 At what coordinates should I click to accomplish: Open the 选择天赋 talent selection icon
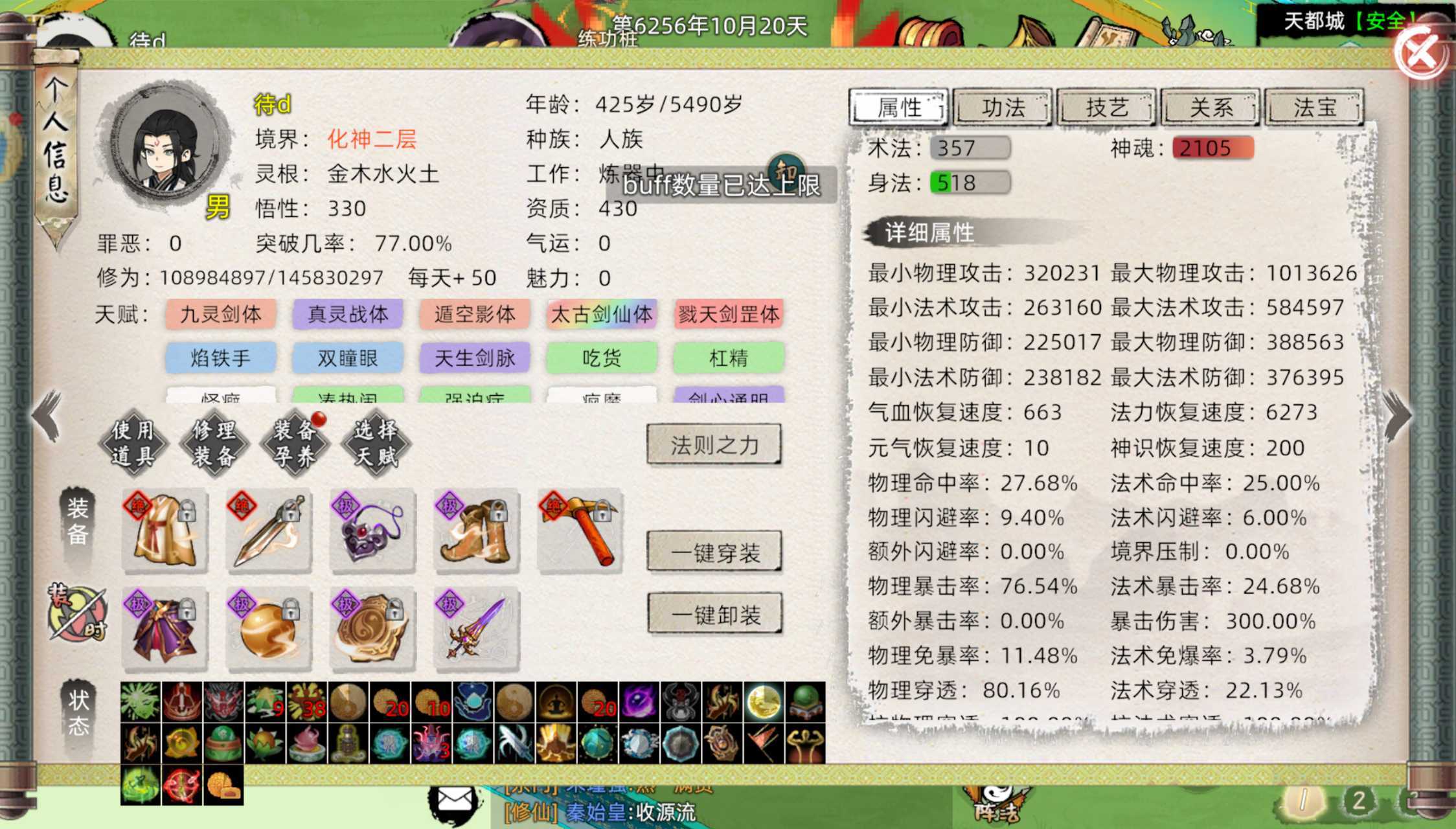coord(374,442)
